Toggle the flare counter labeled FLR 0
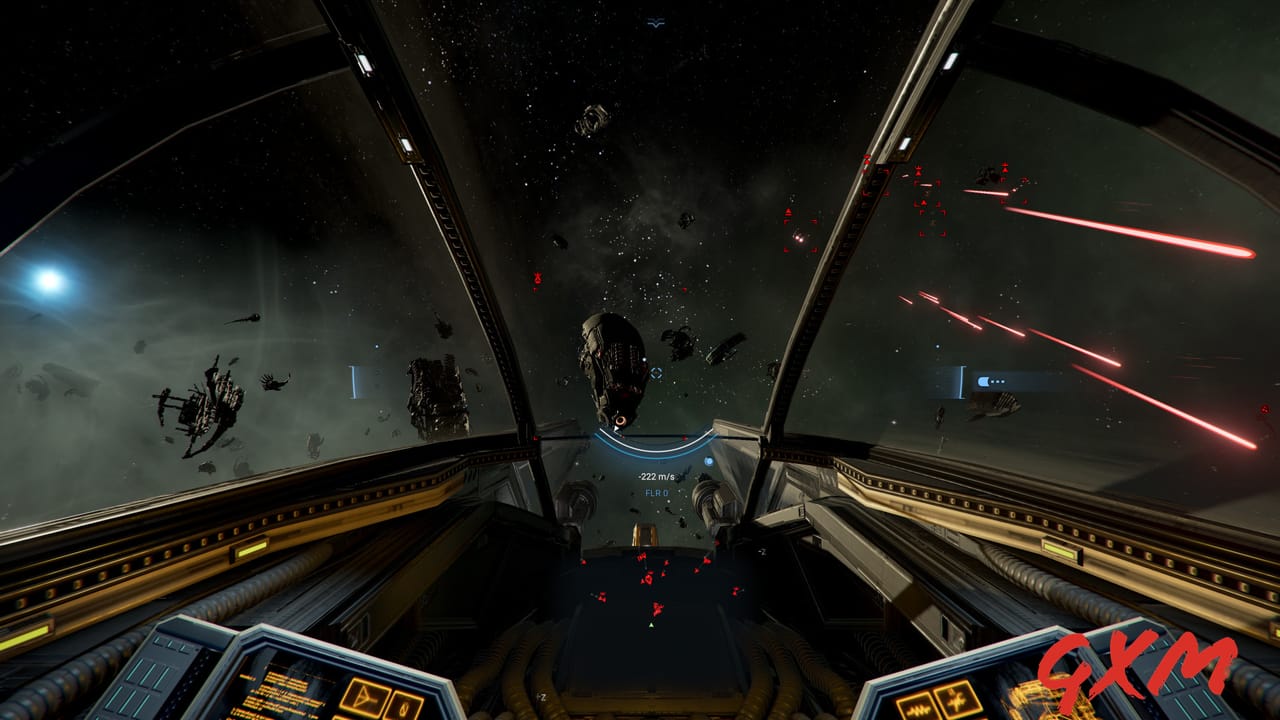The width and height of the screenshot is (1280, 720). (656, 492)
